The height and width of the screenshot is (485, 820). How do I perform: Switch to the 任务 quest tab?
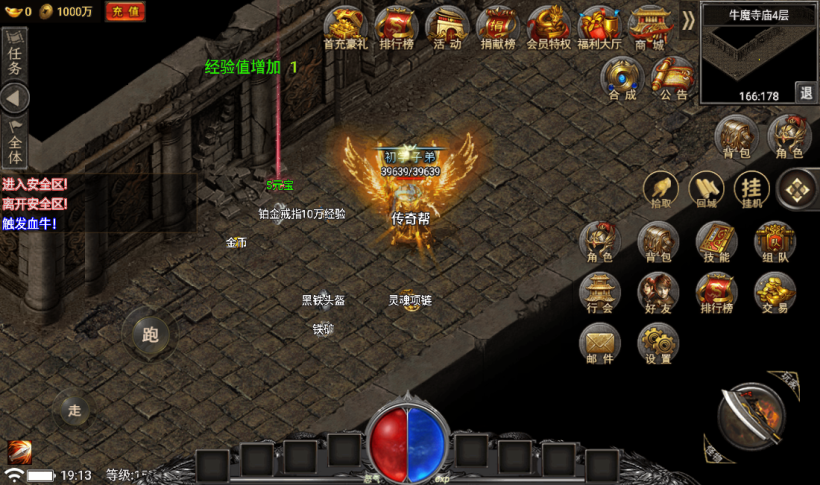(15, 55)
